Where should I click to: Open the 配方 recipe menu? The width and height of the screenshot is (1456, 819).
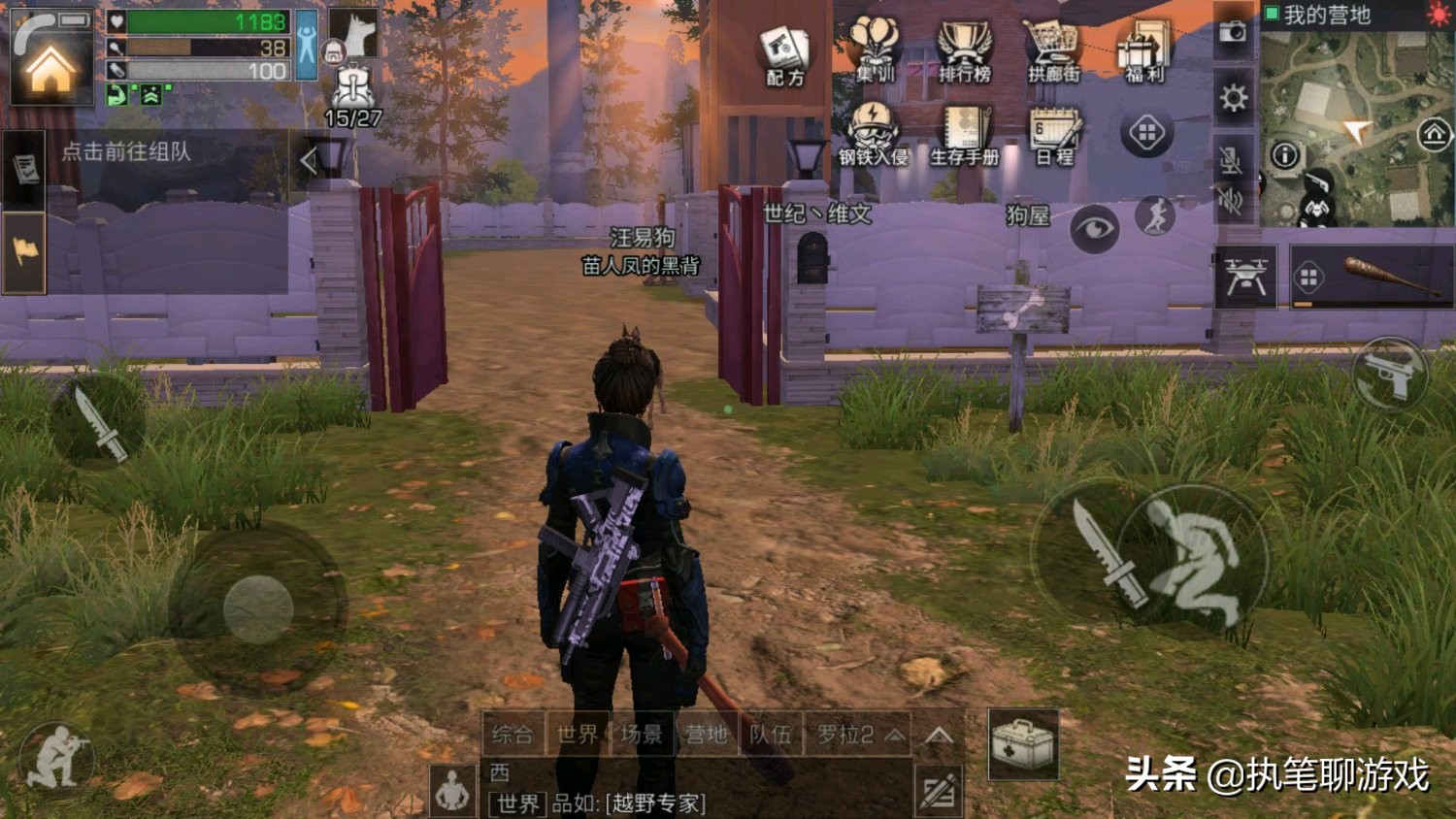(x=784, y=54)
